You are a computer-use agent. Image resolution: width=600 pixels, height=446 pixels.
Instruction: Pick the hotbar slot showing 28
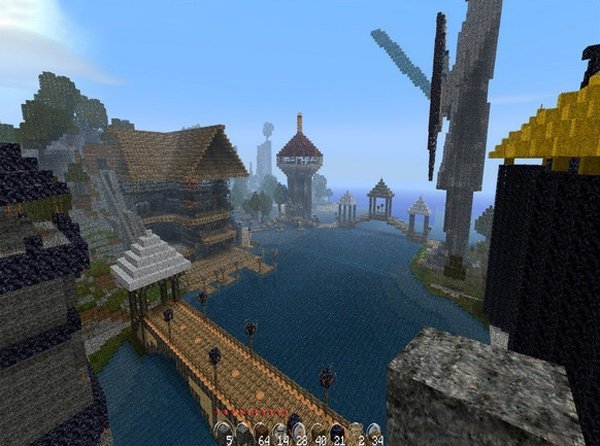(298, 433)
